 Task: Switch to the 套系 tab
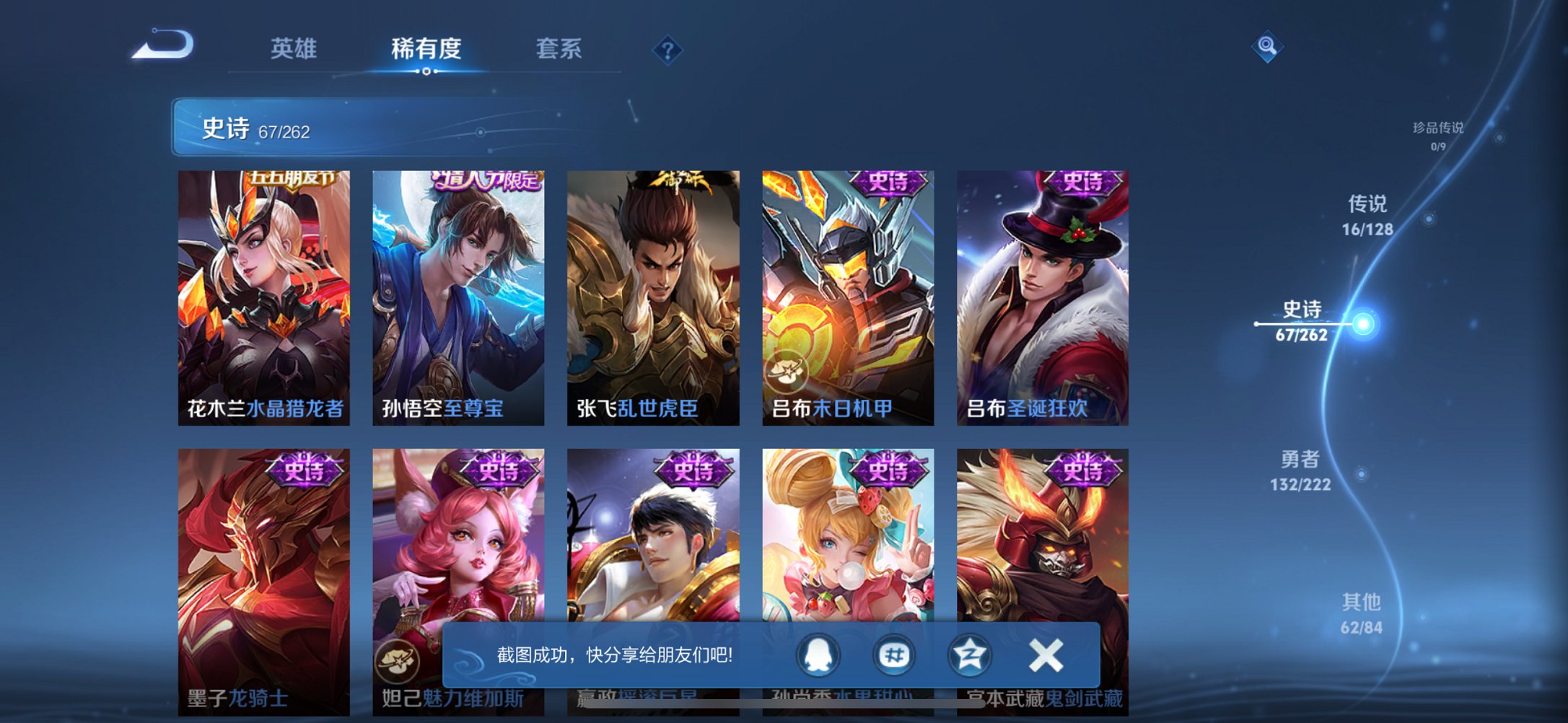pos(559,49)
